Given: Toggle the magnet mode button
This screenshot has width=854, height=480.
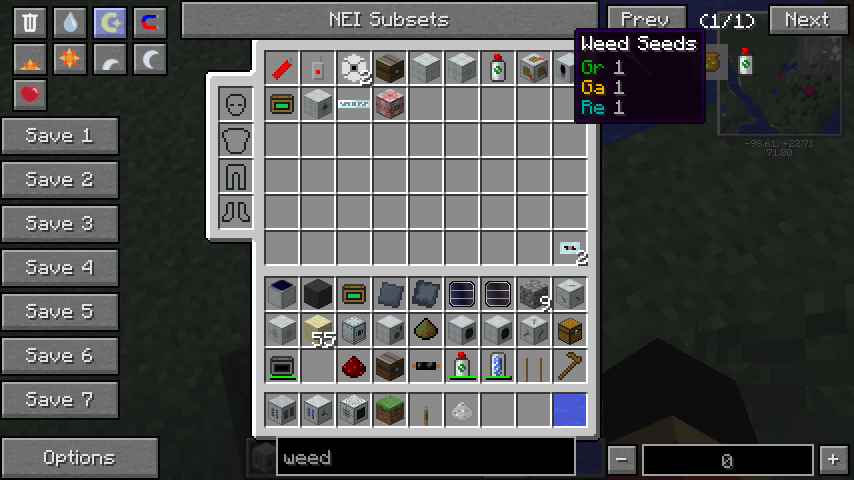Looking at the screenshot, I should [149, 23].
